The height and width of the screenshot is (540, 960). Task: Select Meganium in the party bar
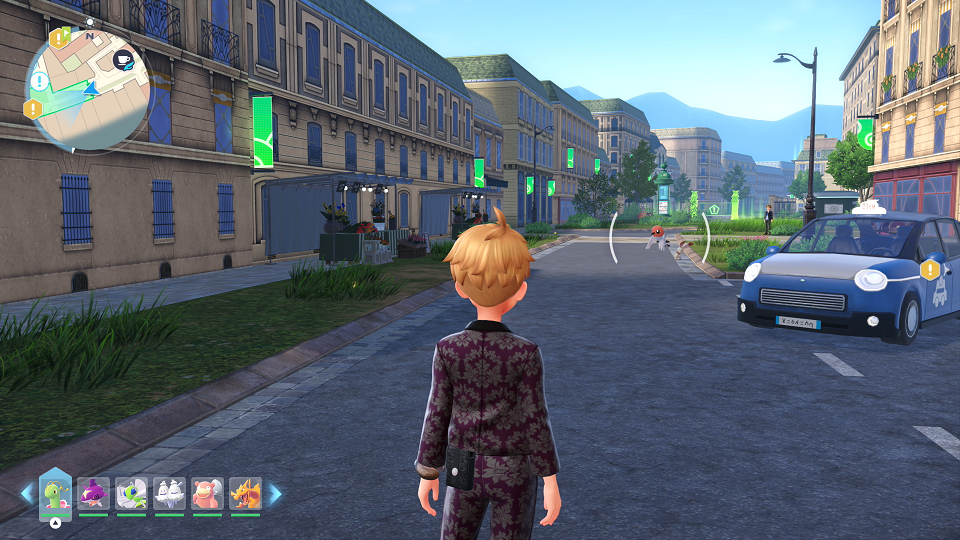(55, 495)
